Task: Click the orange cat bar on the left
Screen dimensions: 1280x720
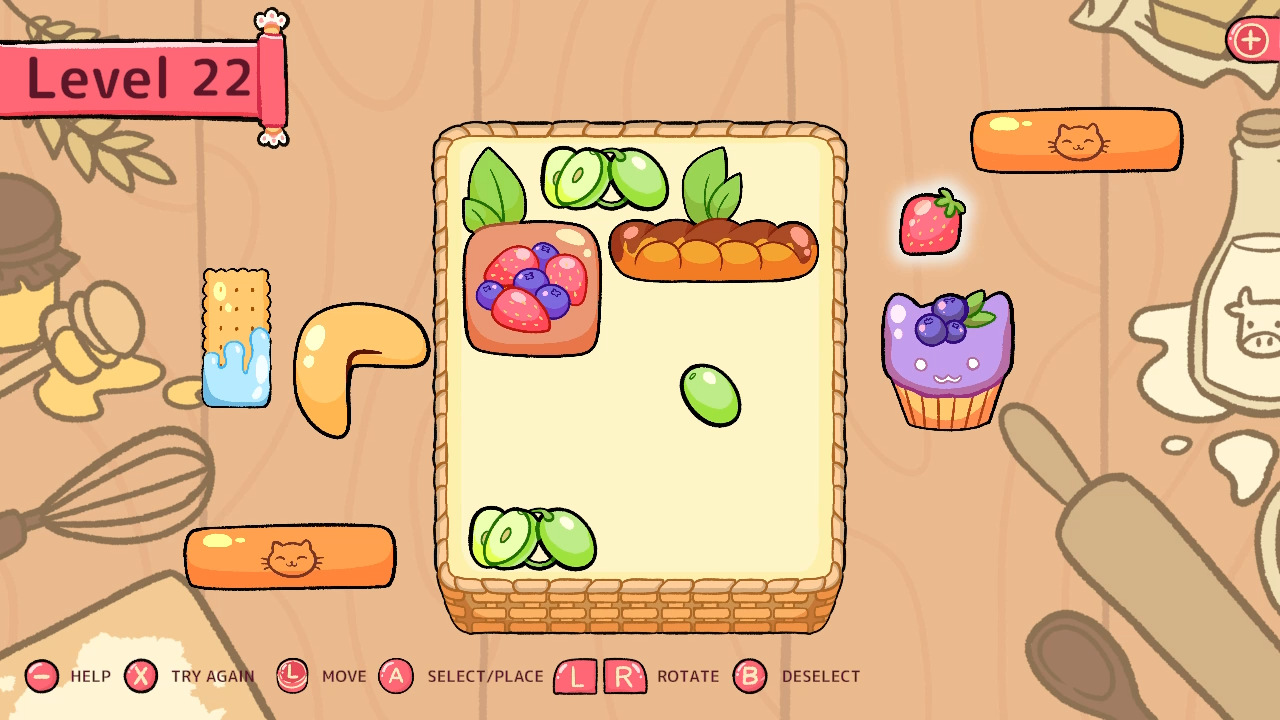Action: coord(288,557)
